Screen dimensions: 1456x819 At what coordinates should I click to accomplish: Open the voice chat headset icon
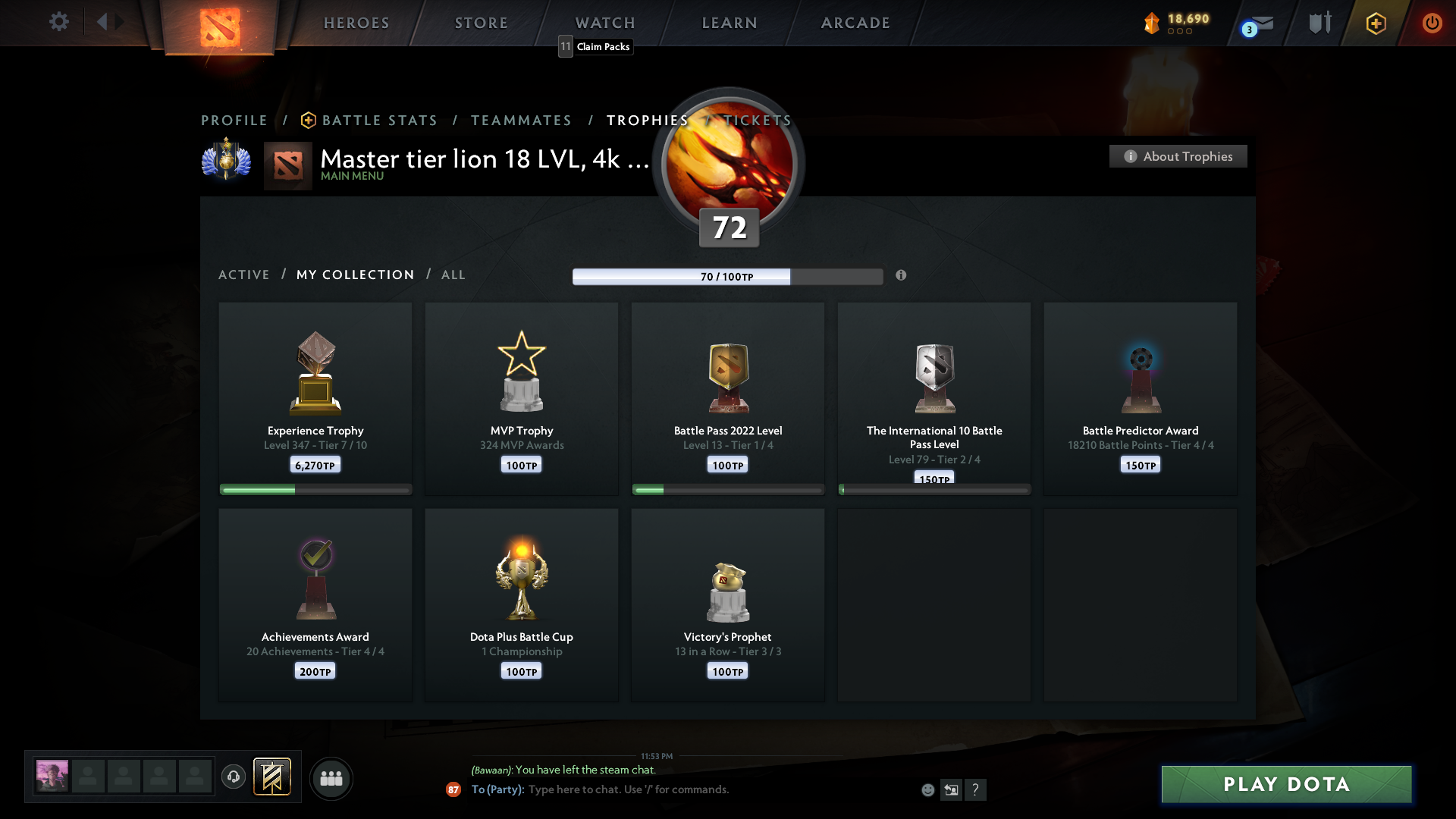click(234, 777)
